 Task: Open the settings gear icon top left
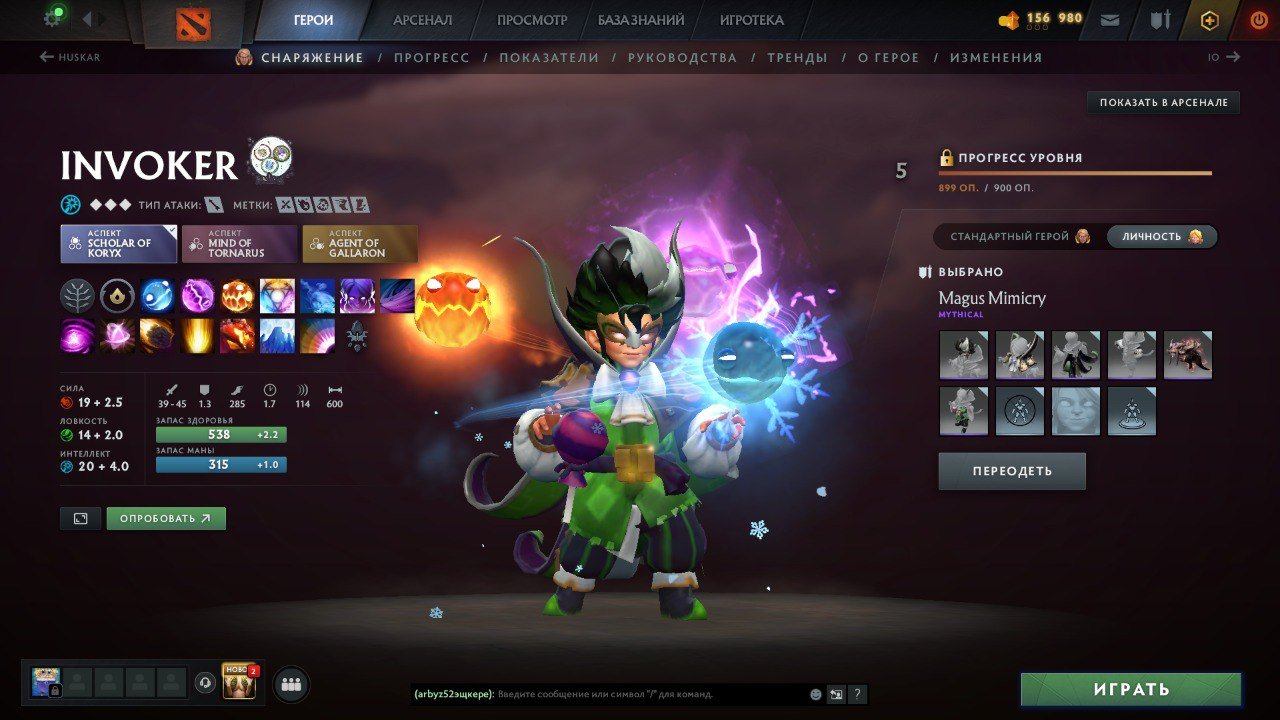[55, 18]
